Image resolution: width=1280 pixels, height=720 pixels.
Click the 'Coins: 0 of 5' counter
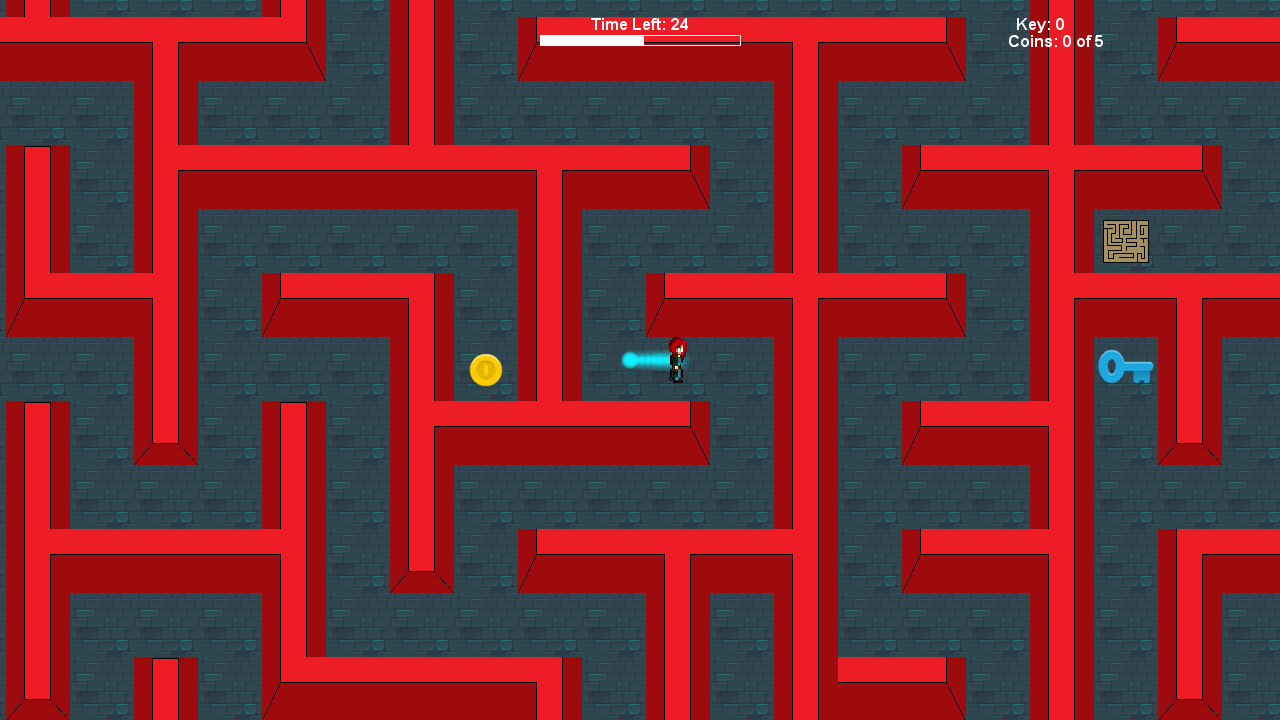[1055, 42]
